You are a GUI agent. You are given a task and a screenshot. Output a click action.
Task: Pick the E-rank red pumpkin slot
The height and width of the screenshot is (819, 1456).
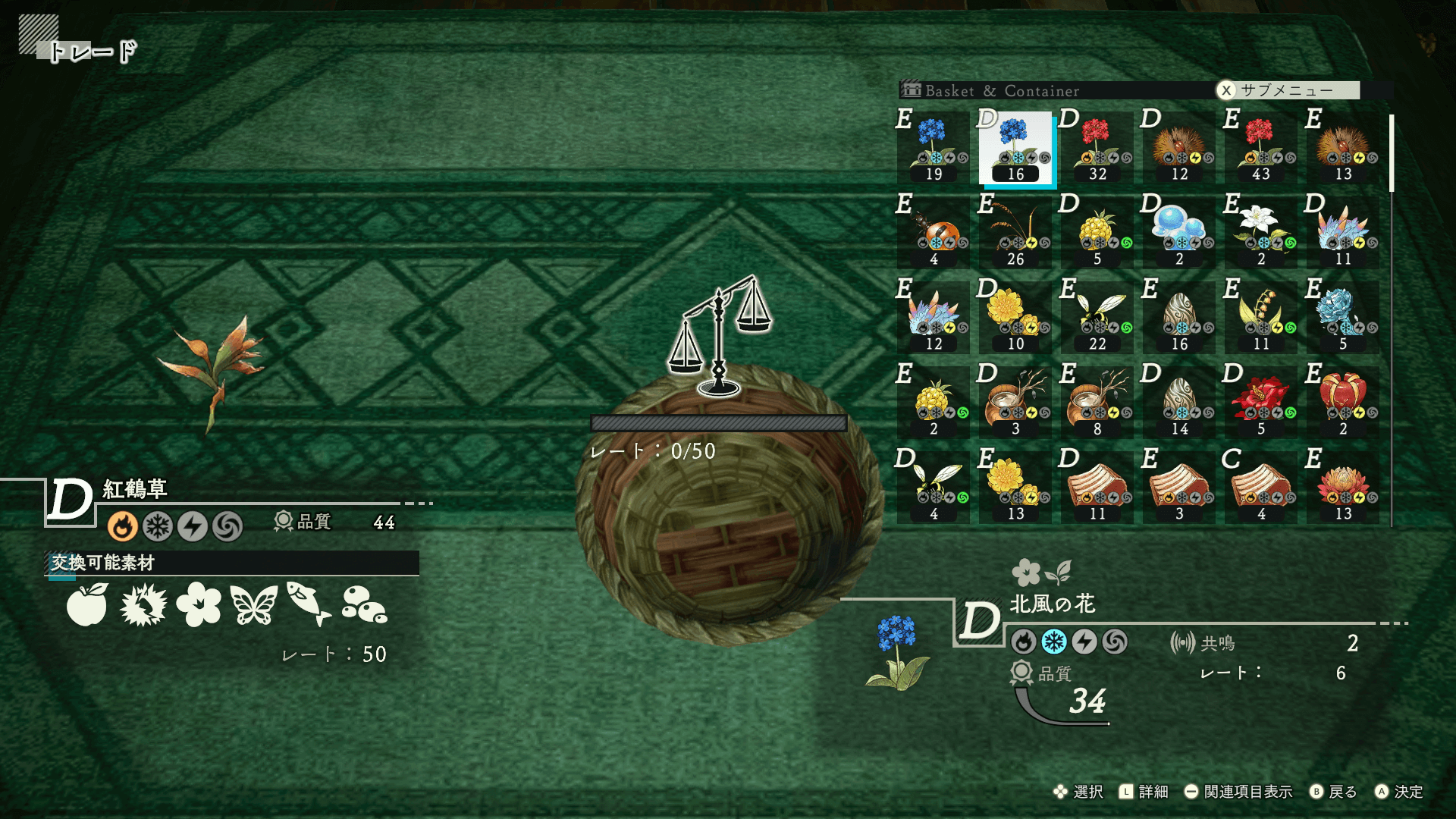(1343, 403)
